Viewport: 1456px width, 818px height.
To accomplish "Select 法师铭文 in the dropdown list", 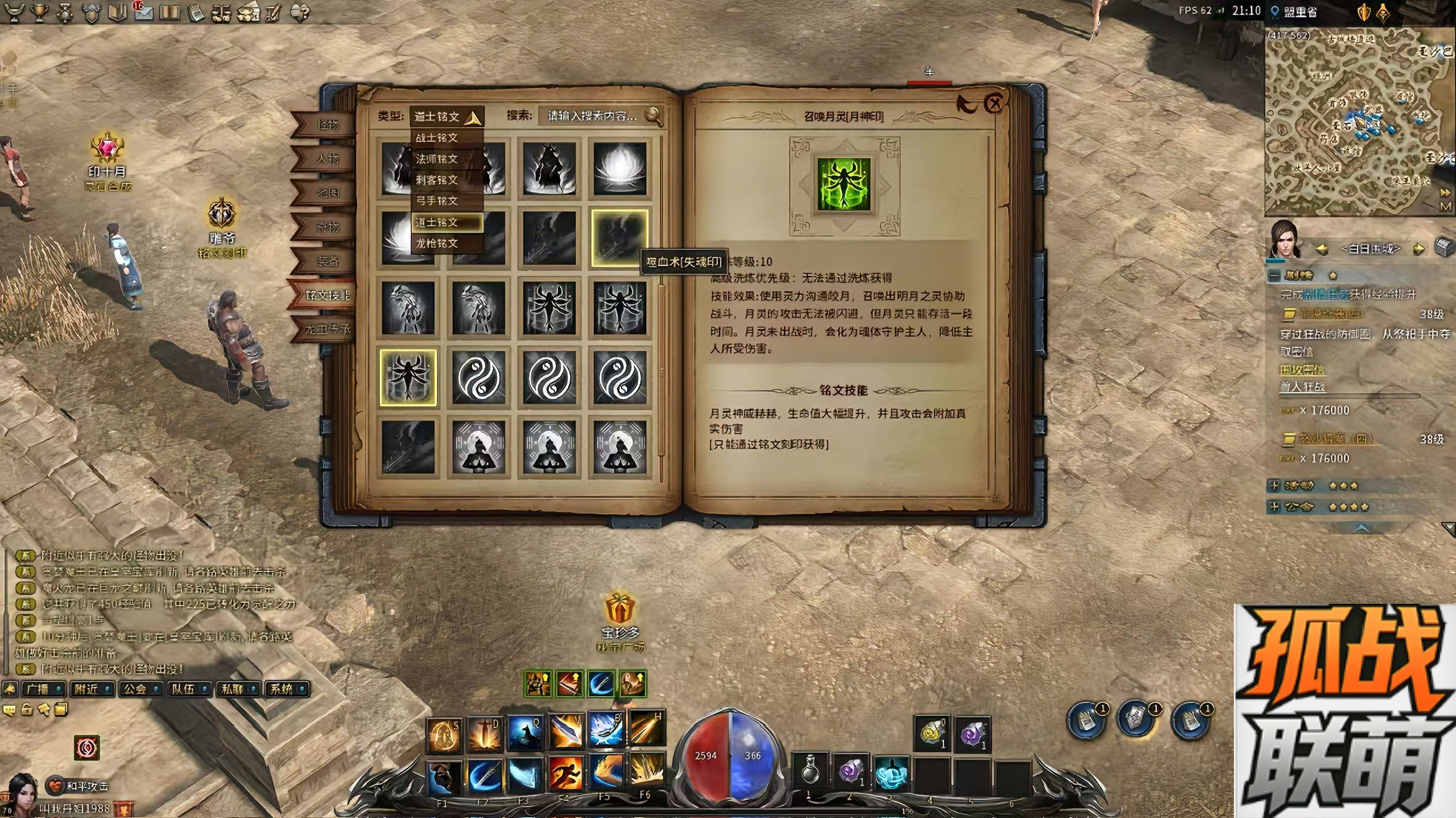I will coord(437,159).
